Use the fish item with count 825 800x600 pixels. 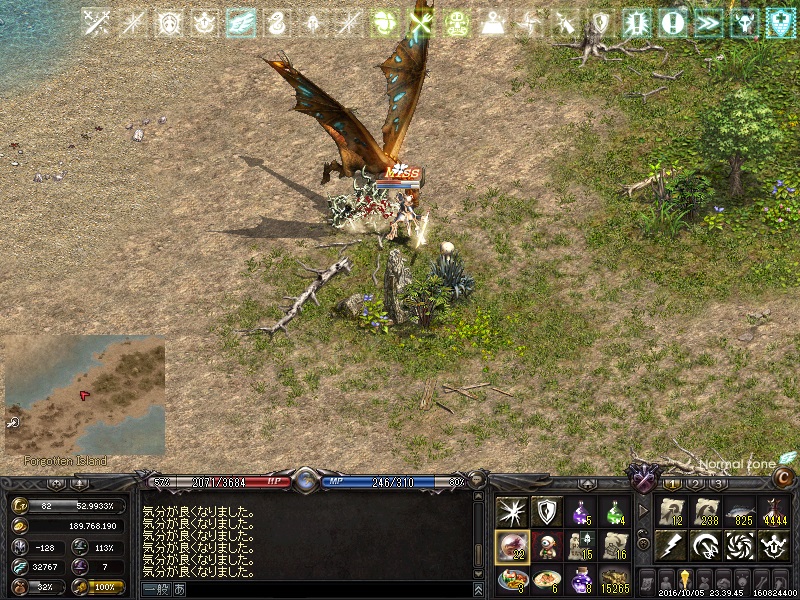(740, 511)
